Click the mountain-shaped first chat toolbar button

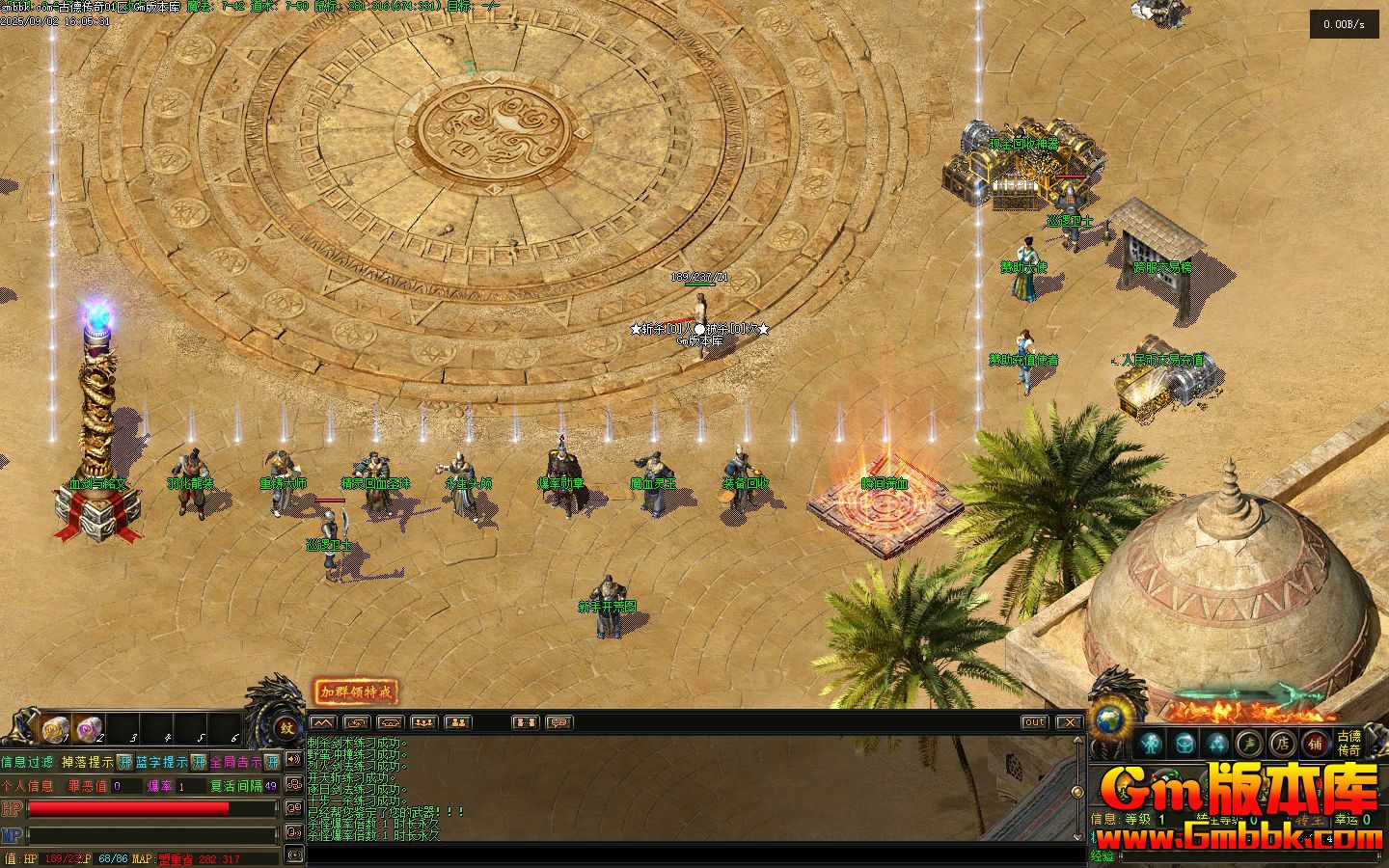point(323,722)
